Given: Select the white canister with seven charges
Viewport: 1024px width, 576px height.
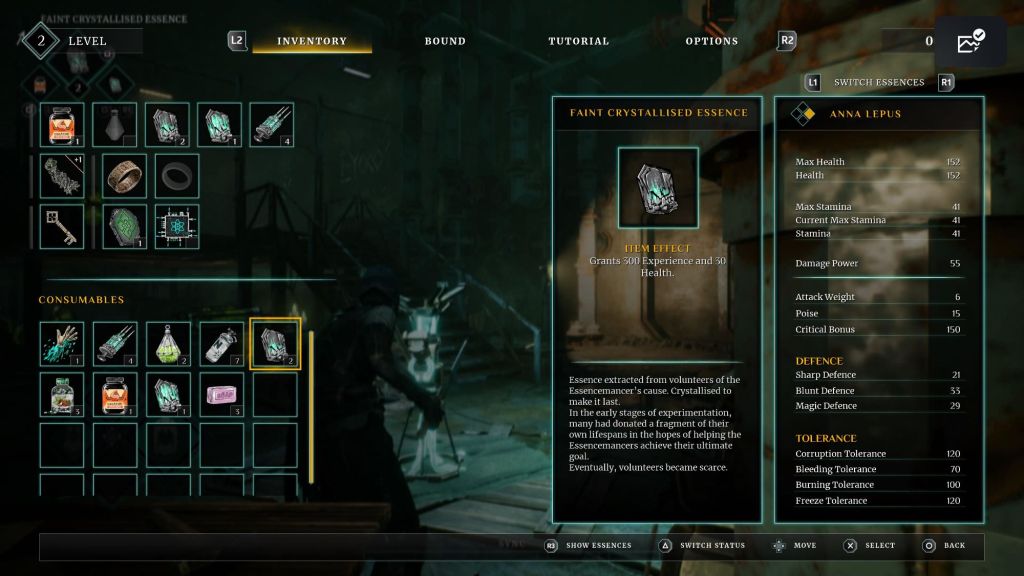Looking at the screenshot, I should point(221,344).
